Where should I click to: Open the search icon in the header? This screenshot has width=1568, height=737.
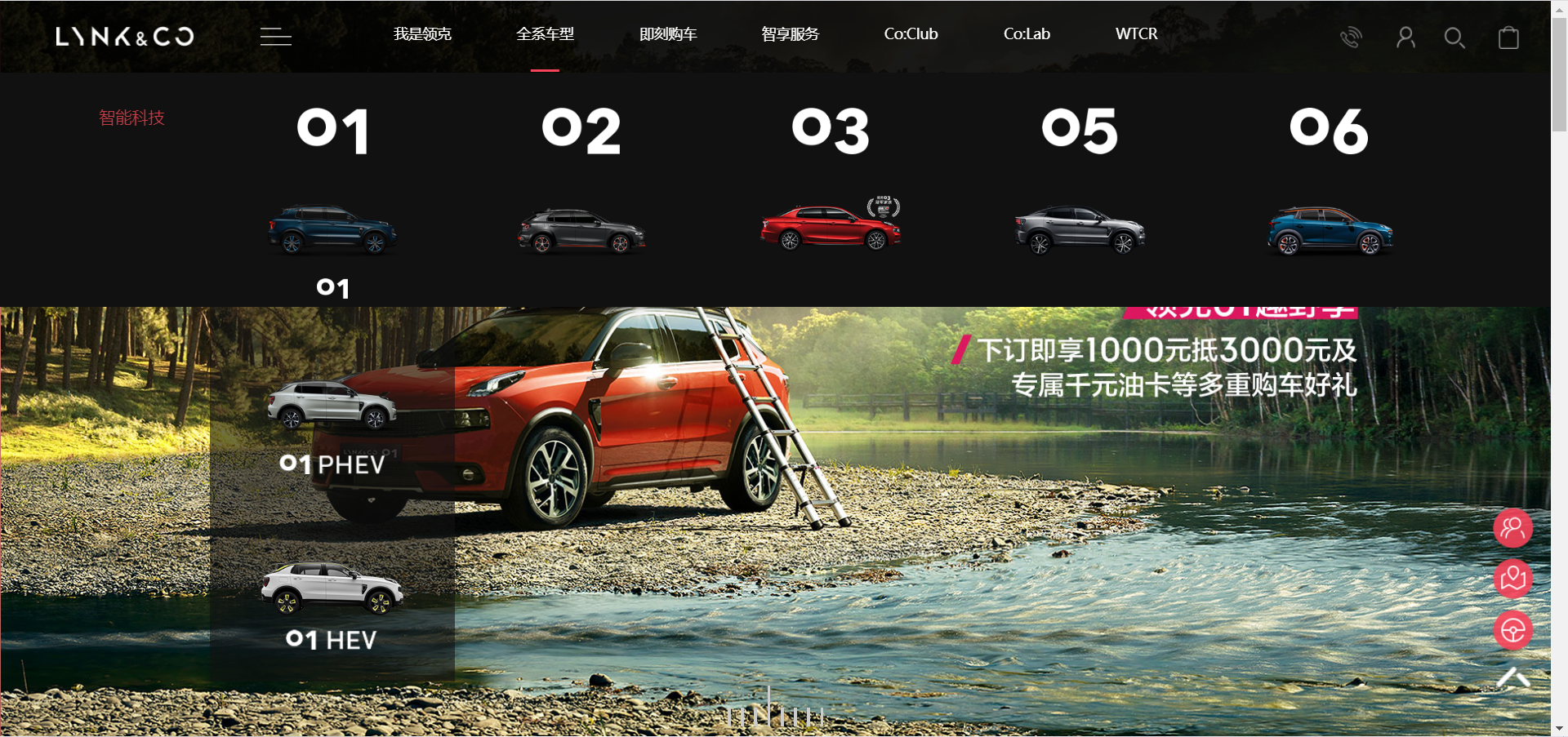click(x=1454, y=38)
